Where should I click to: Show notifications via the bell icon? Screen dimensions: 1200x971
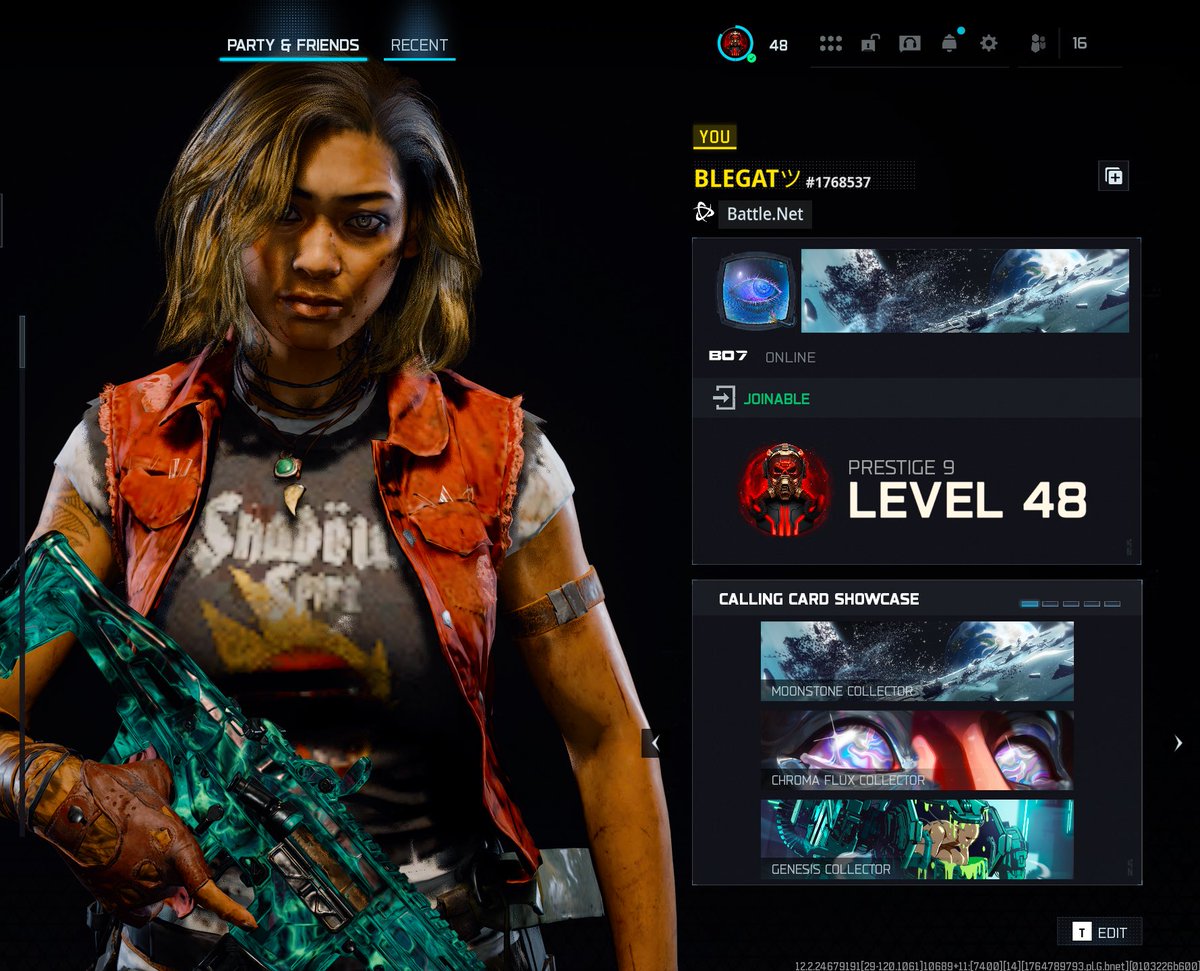949,44
